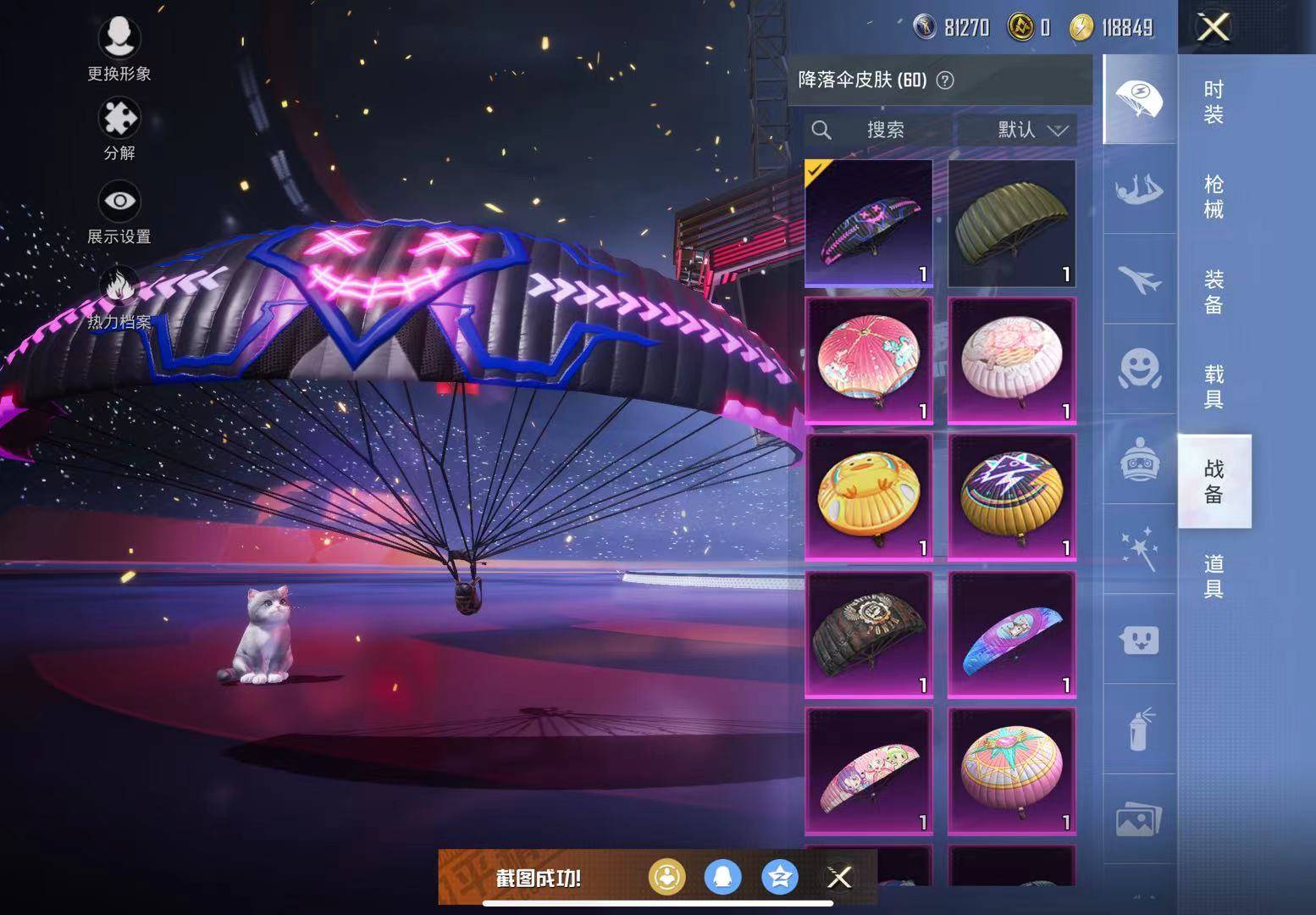
Task: Click the search magnifier in the search bar
Action: (x=821, y=130)
